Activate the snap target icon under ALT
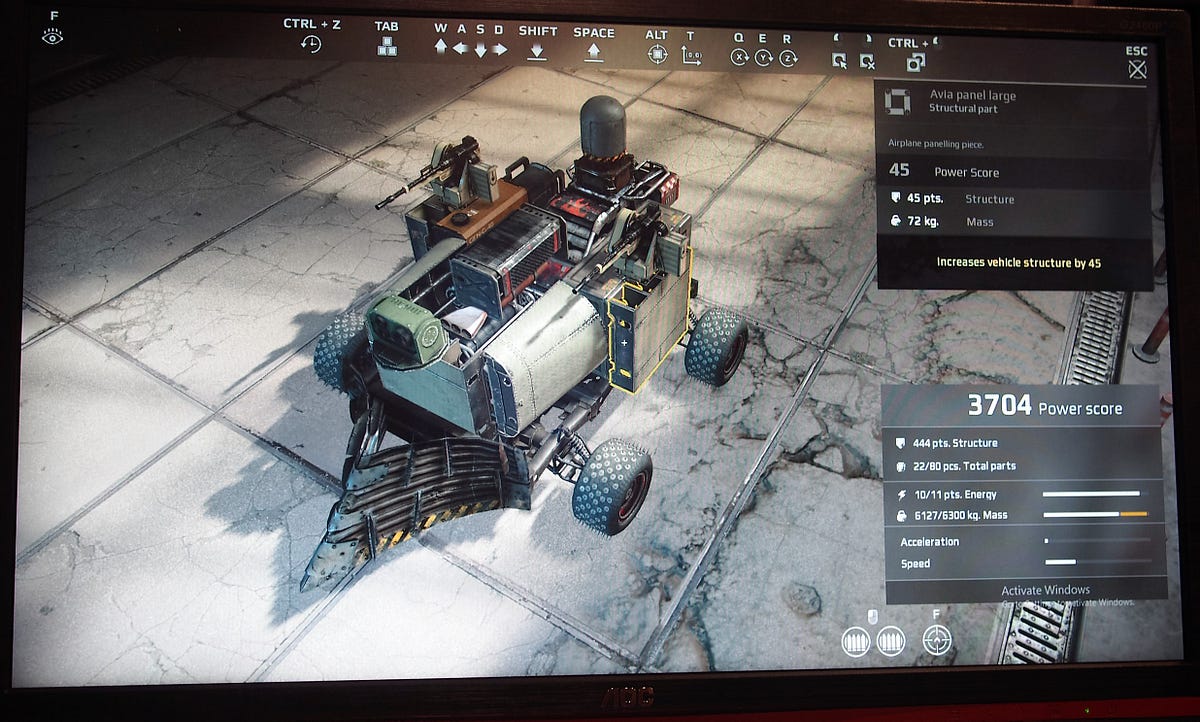 [657, 54]
